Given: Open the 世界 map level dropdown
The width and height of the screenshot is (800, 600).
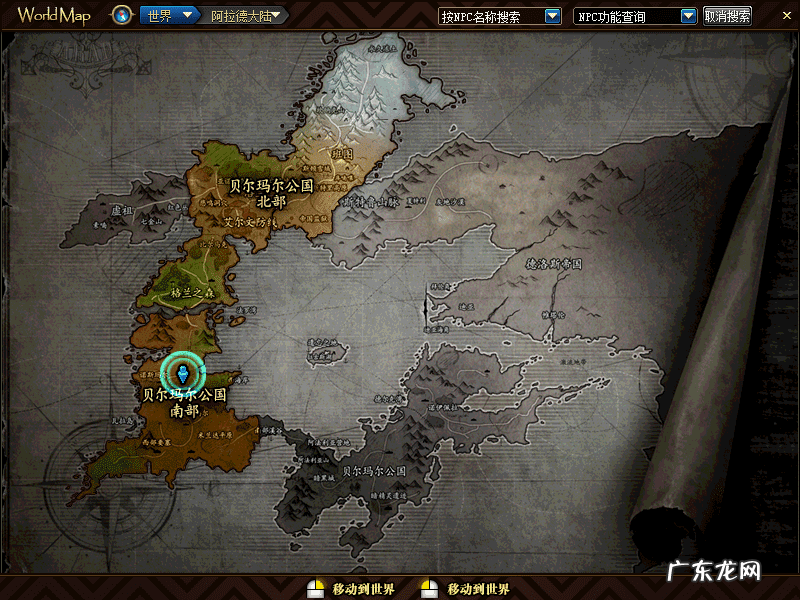Looking at the screenshot, I should (x=187, y=16).
